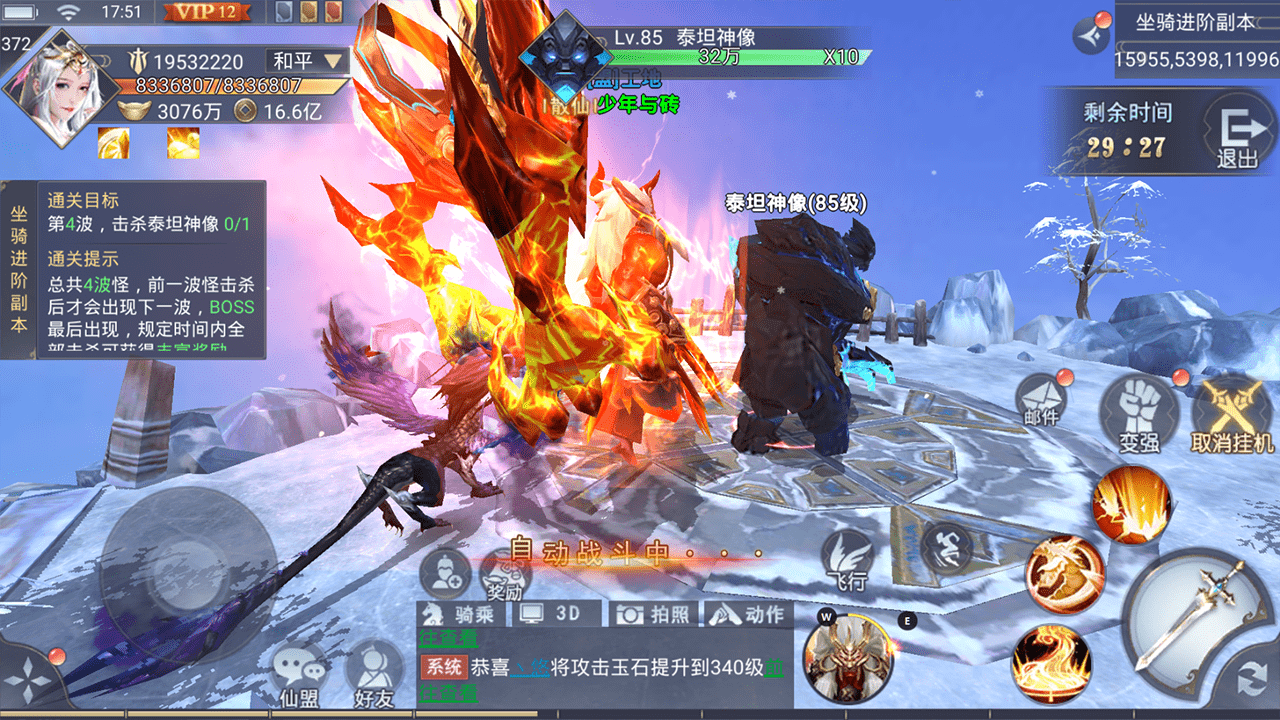This screenshot has width=1280, height=720.
Task: Open the 仙盟 guild chat
Action: (x=300, y=676)
